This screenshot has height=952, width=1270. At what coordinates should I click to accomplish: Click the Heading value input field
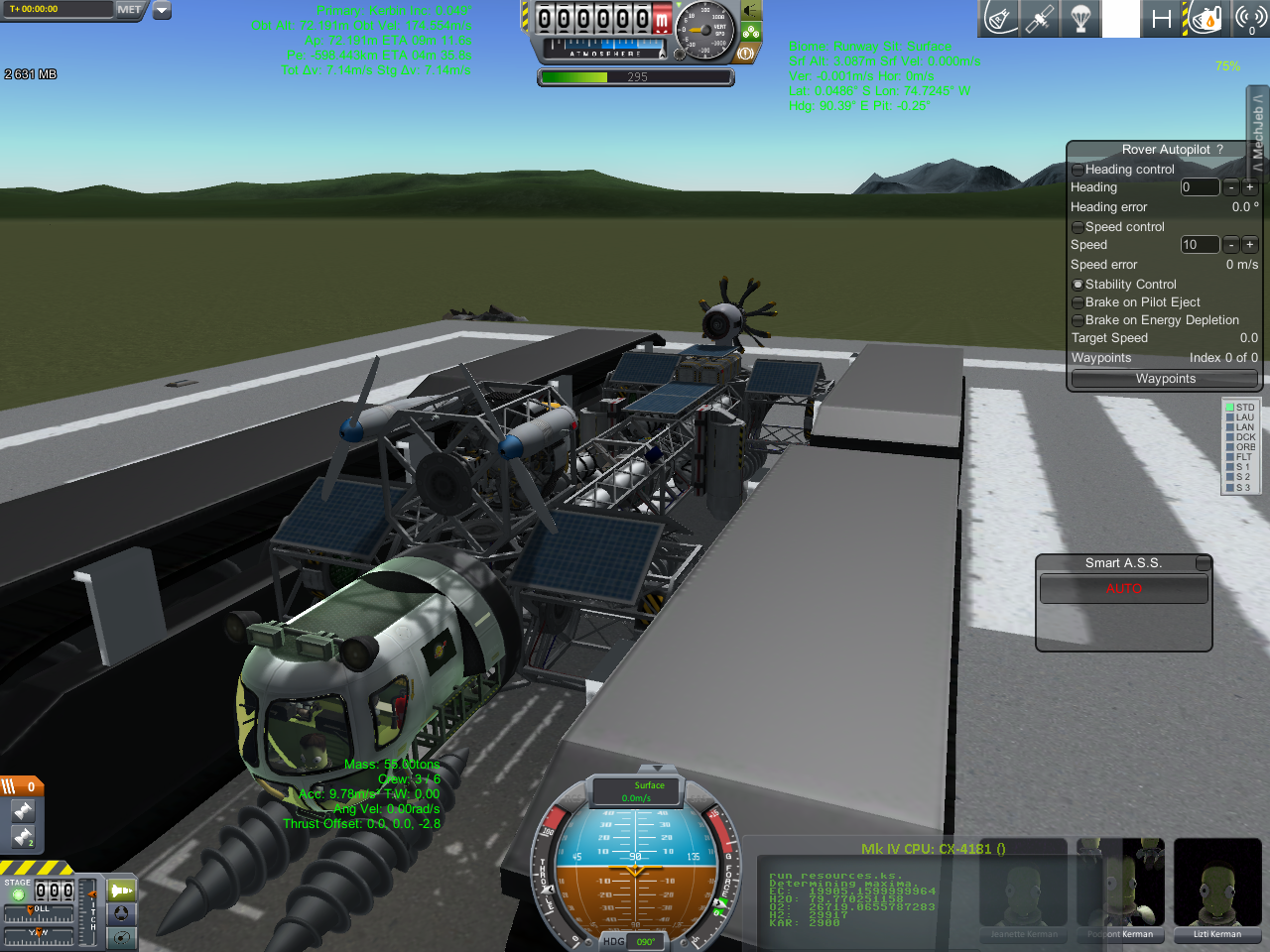point(1199,187)
